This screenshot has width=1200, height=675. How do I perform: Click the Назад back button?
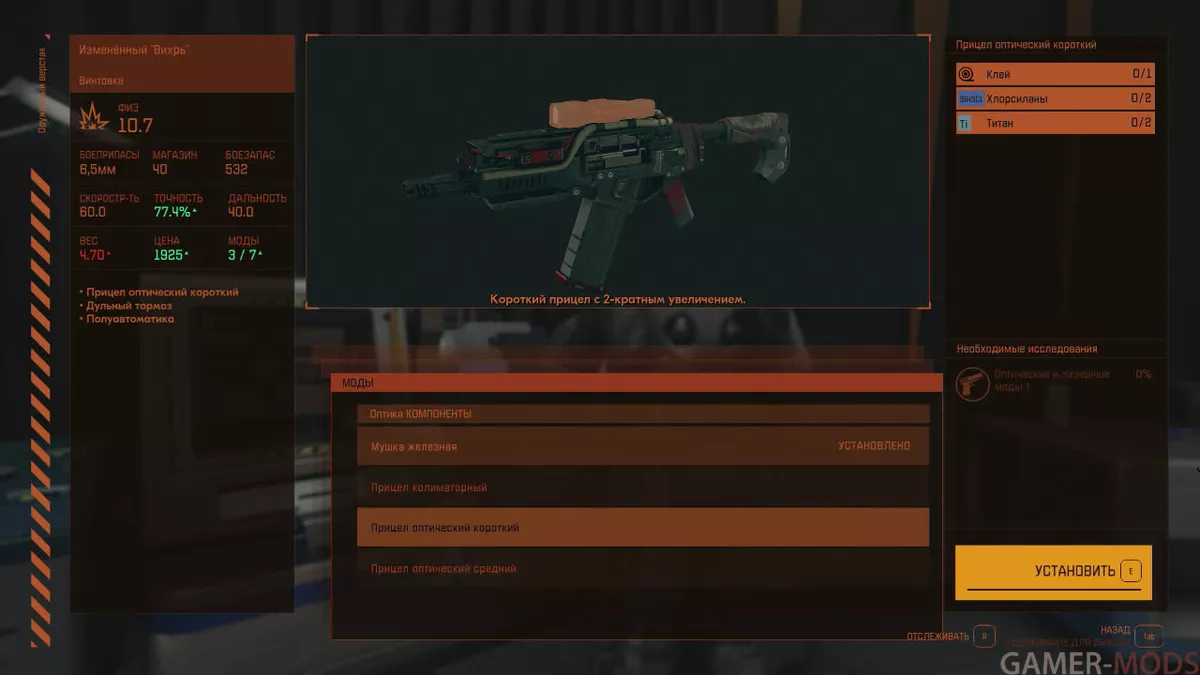(x=1148, y=636)
